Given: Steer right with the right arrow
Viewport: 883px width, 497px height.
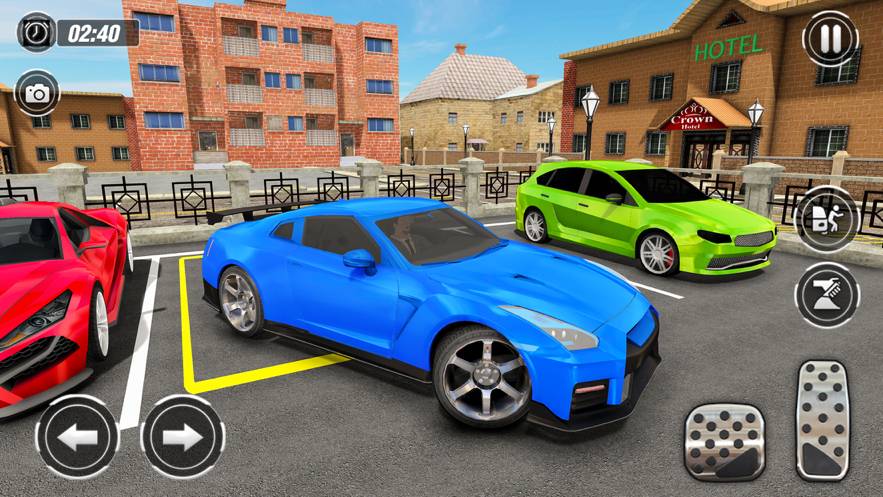Looking at the screenshot, I should (x=182, y=436).
